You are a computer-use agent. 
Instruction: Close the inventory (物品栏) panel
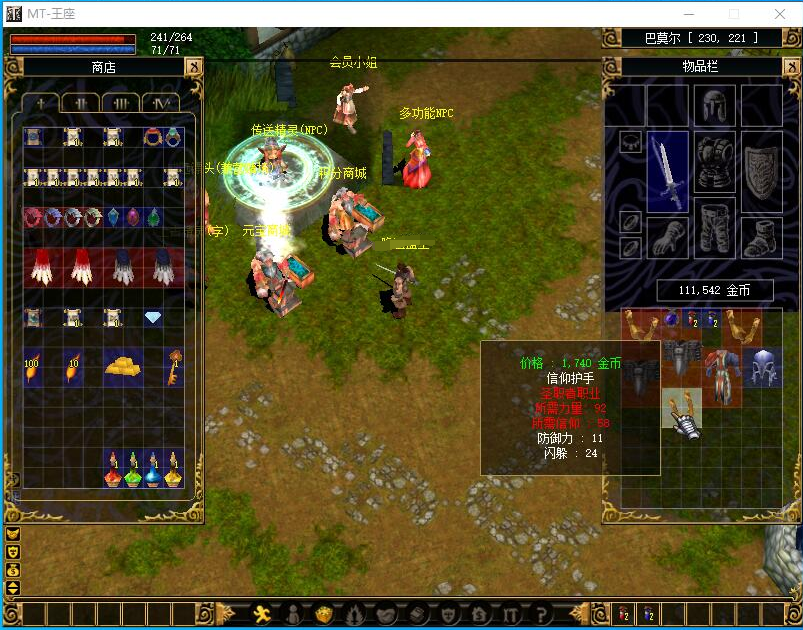coord(790,67)
